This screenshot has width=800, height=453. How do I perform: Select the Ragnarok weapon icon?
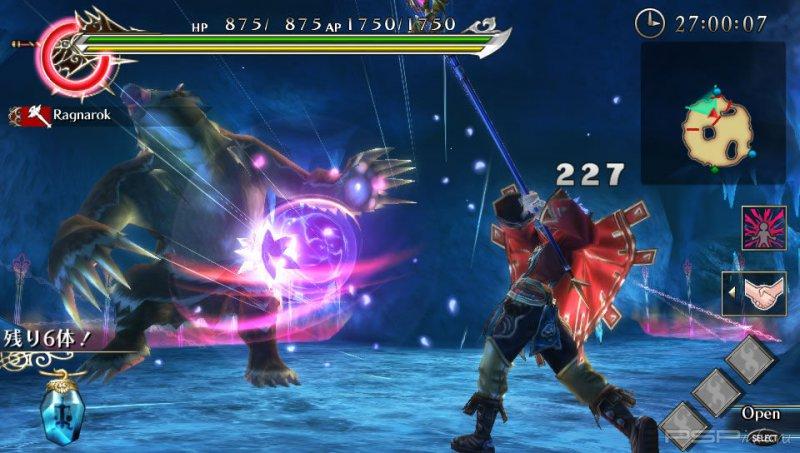coord(34,116)
